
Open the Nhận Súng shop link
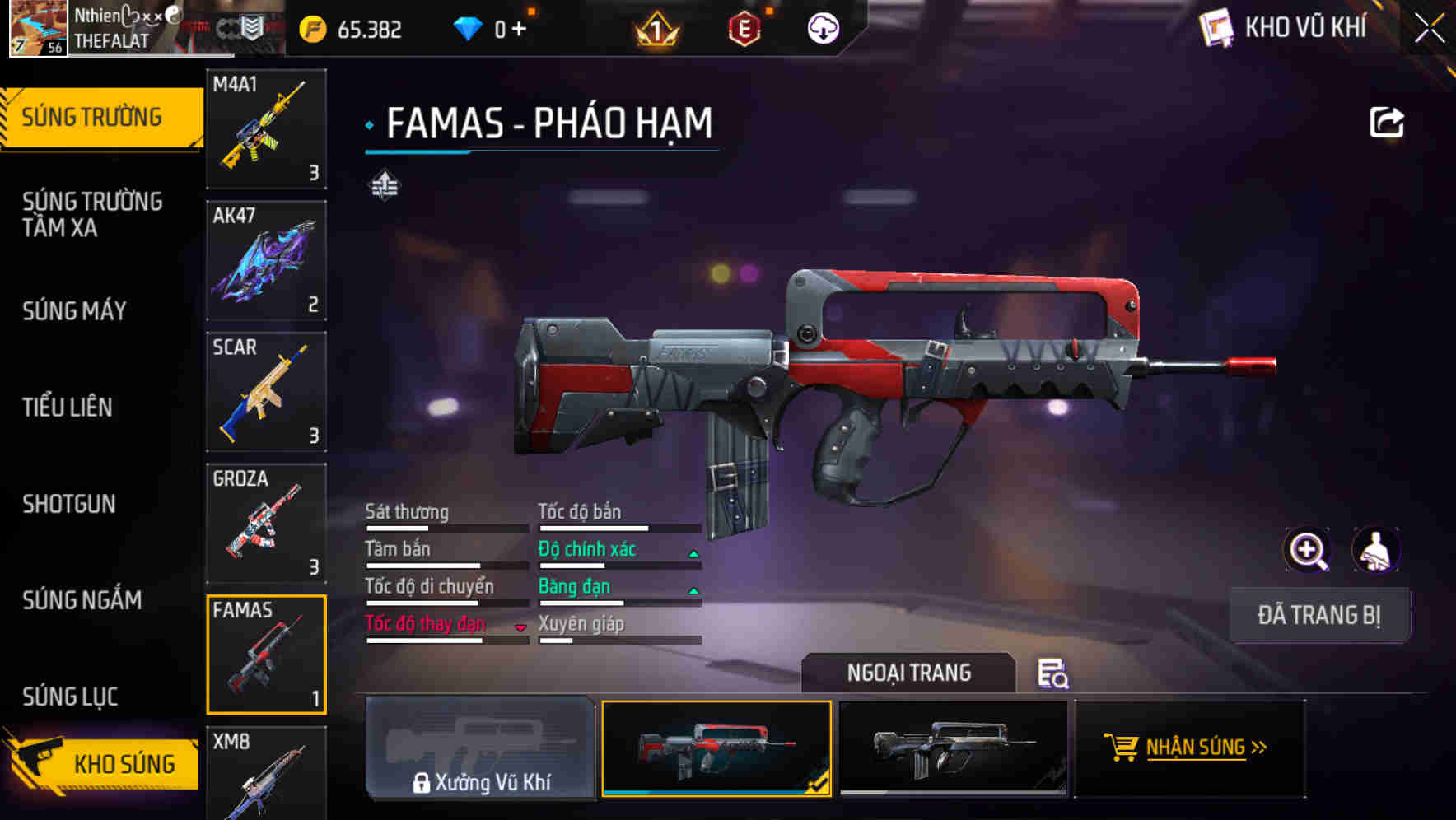[1190, 748]
